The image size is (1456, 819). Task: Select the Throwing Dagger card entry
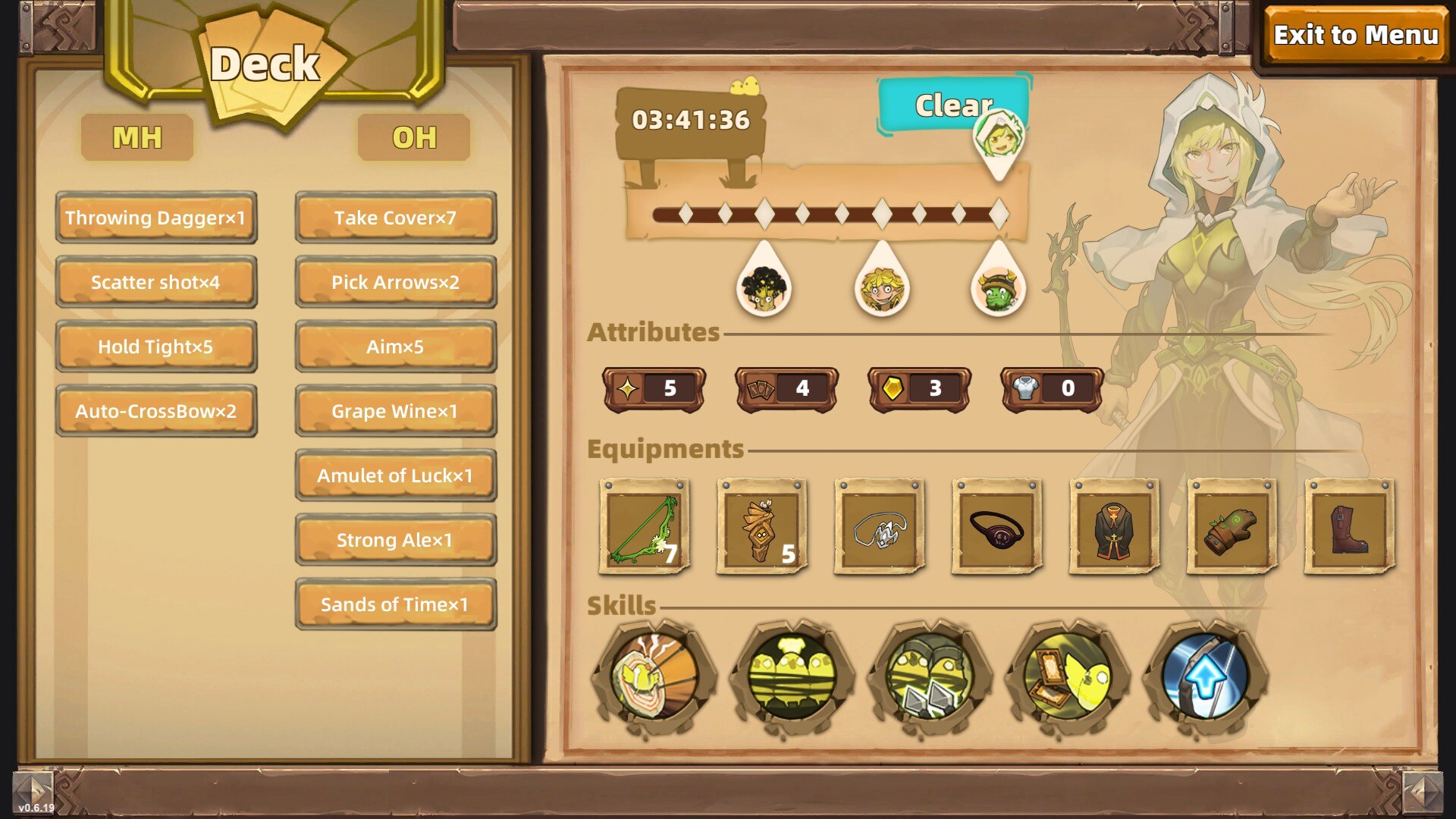(155, 218)
